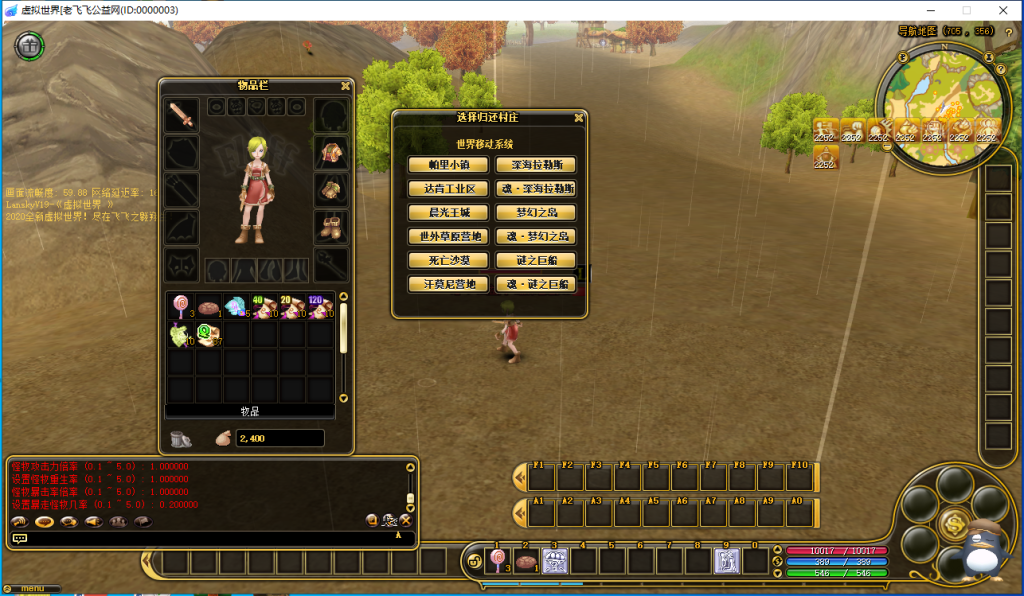Choose 魂·谜之巨船 from the list
This screenshot has height=596, width=1024.
[x=535, y=285]
